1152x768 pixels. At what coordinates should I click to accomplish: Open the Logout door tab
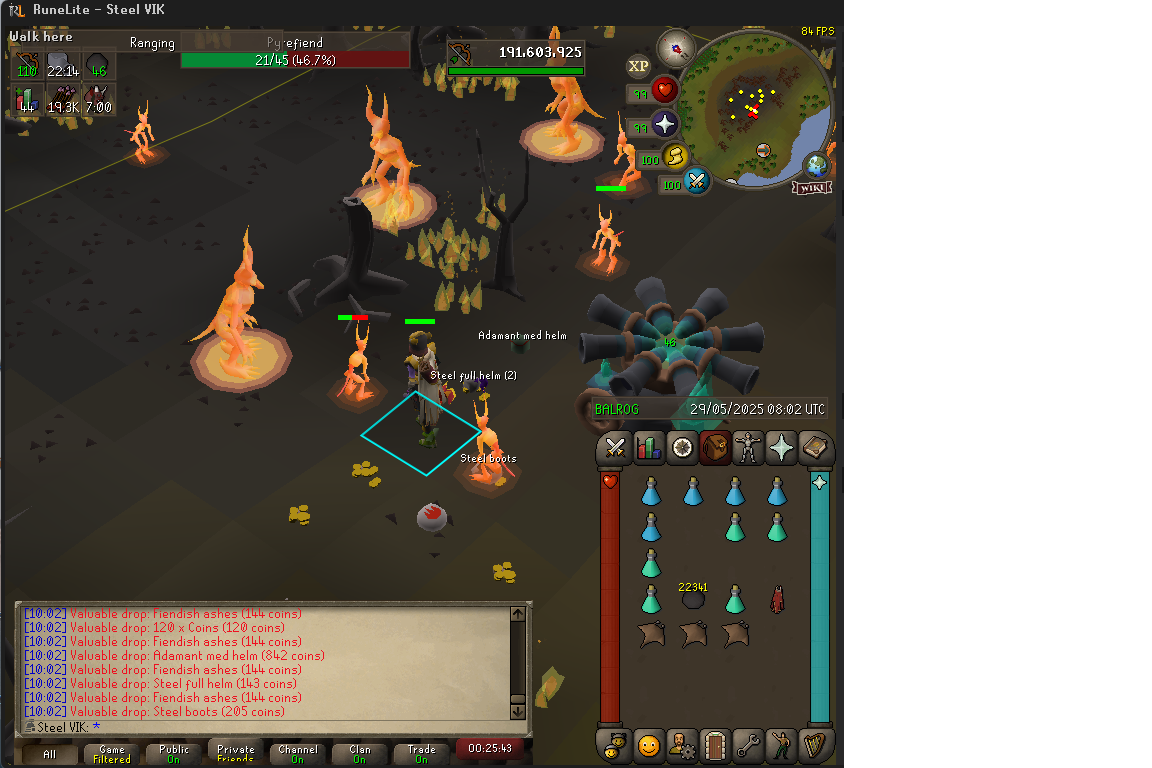pos(715,745)
